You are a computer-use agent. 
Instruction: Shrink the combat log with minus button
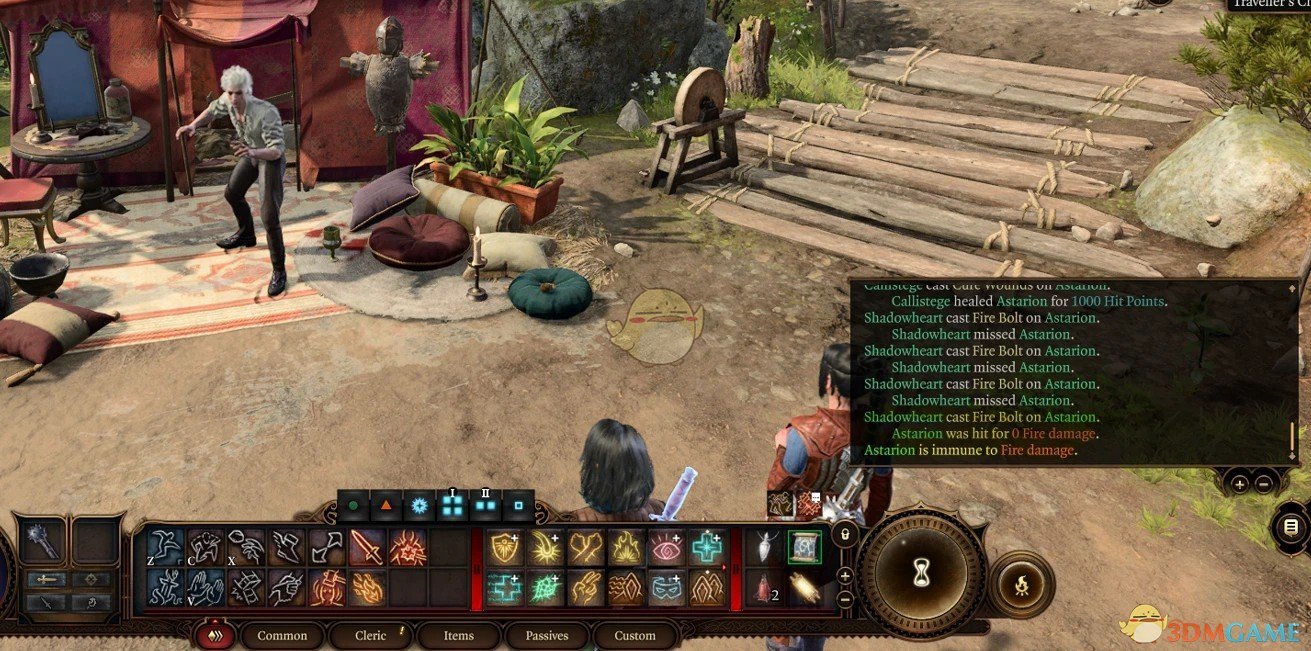pyautogui.click(x=1264, y=483)
